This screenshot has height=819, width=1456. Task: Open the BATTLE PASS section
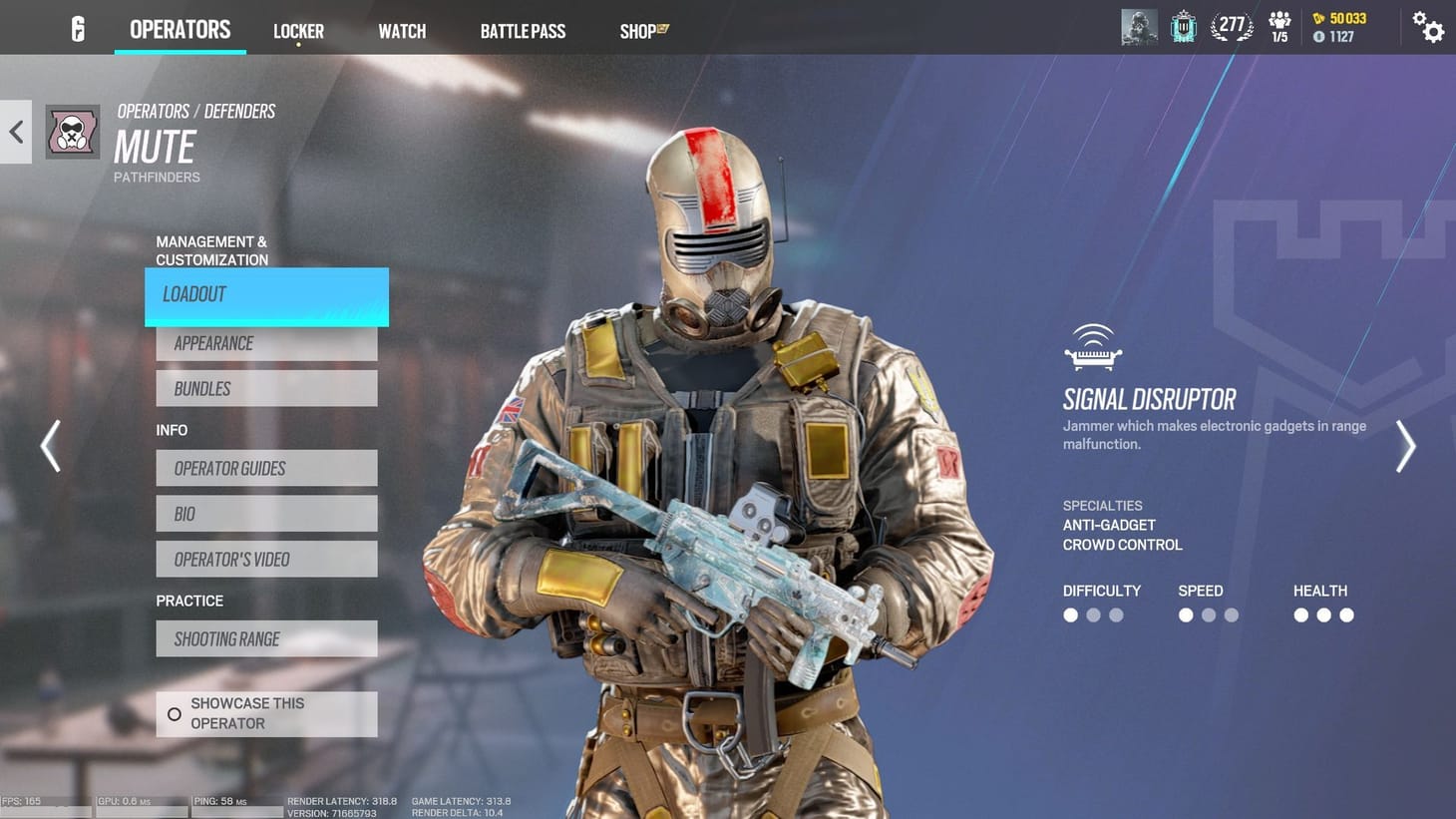(x=523, y=30)
